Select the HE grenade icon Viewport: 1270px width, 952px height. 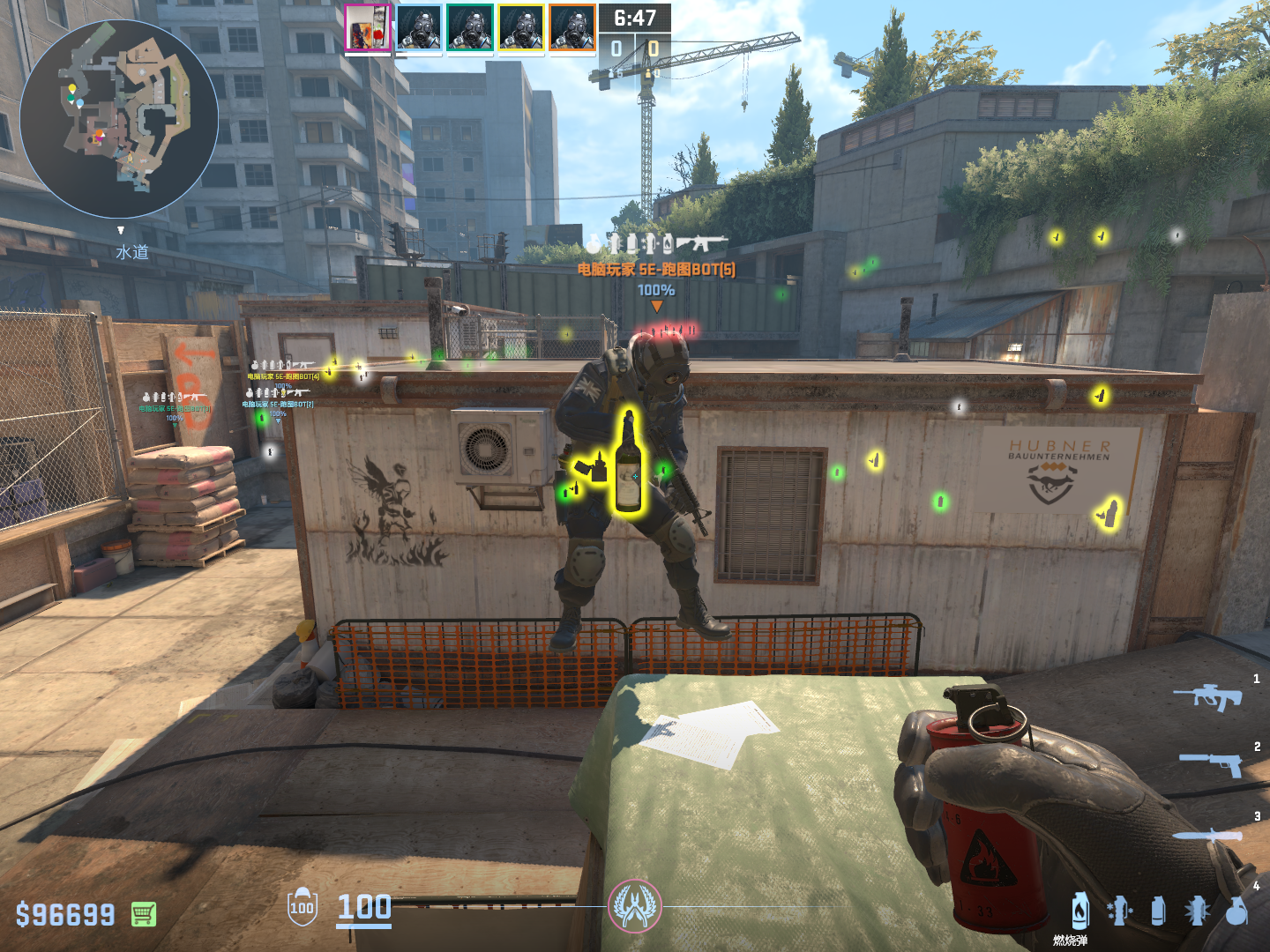pyautogui.click(x=1237, y=911)
